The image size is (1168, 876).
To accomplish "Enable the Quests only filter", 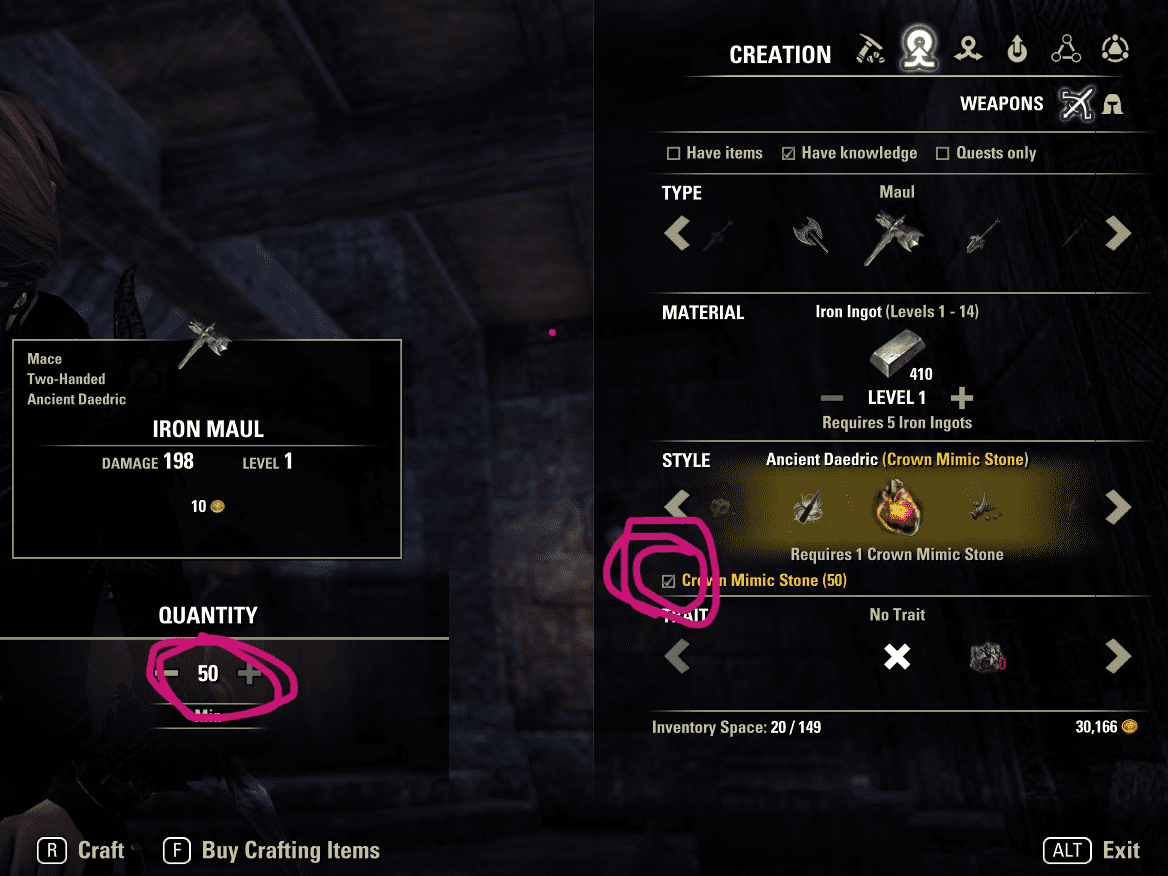I will tap(942, 154).
